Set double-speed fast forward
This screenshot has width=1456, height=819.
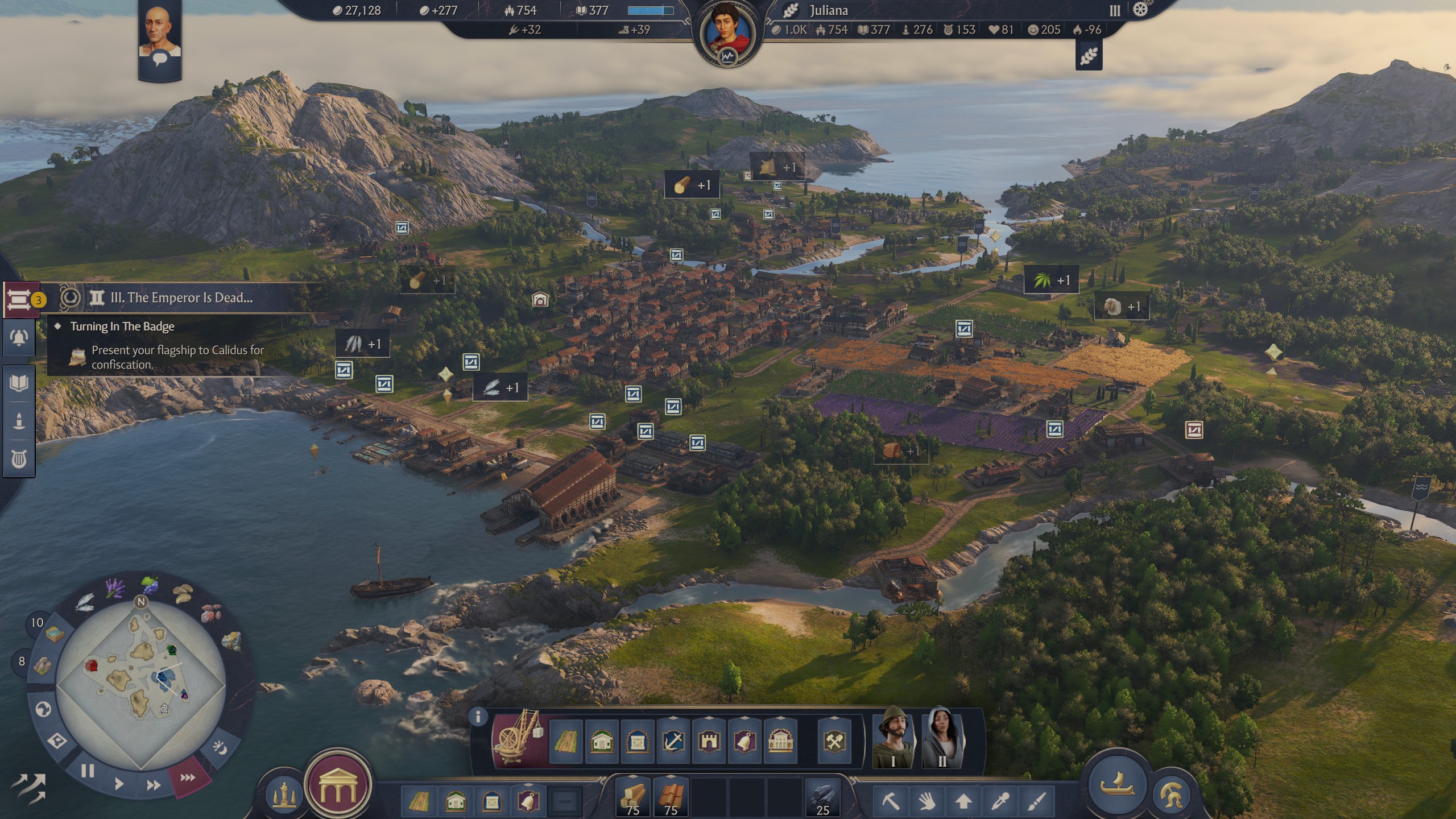coord(153,785)
